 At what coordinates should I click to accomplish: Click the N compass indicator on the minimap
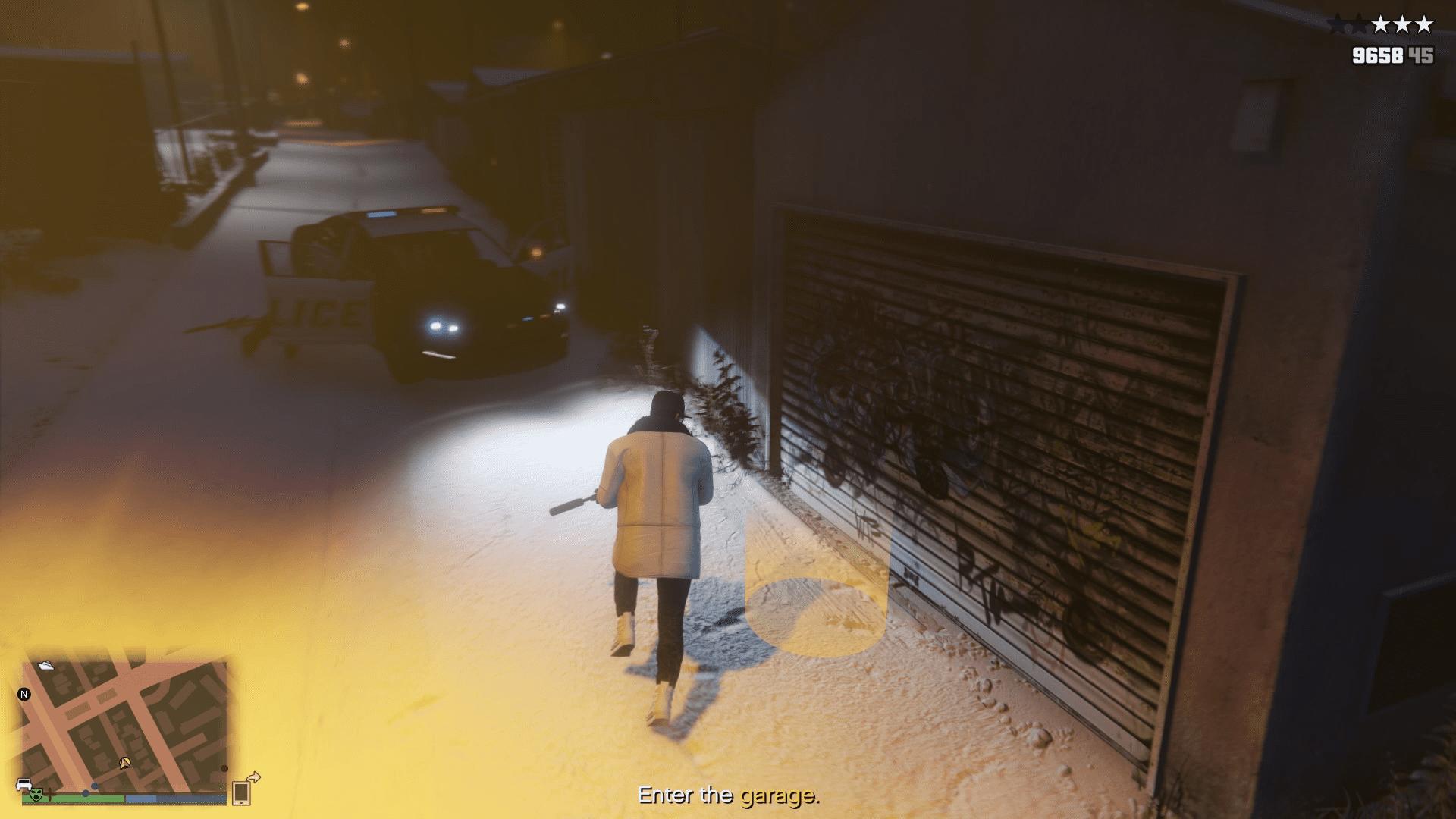coord(24,694)
